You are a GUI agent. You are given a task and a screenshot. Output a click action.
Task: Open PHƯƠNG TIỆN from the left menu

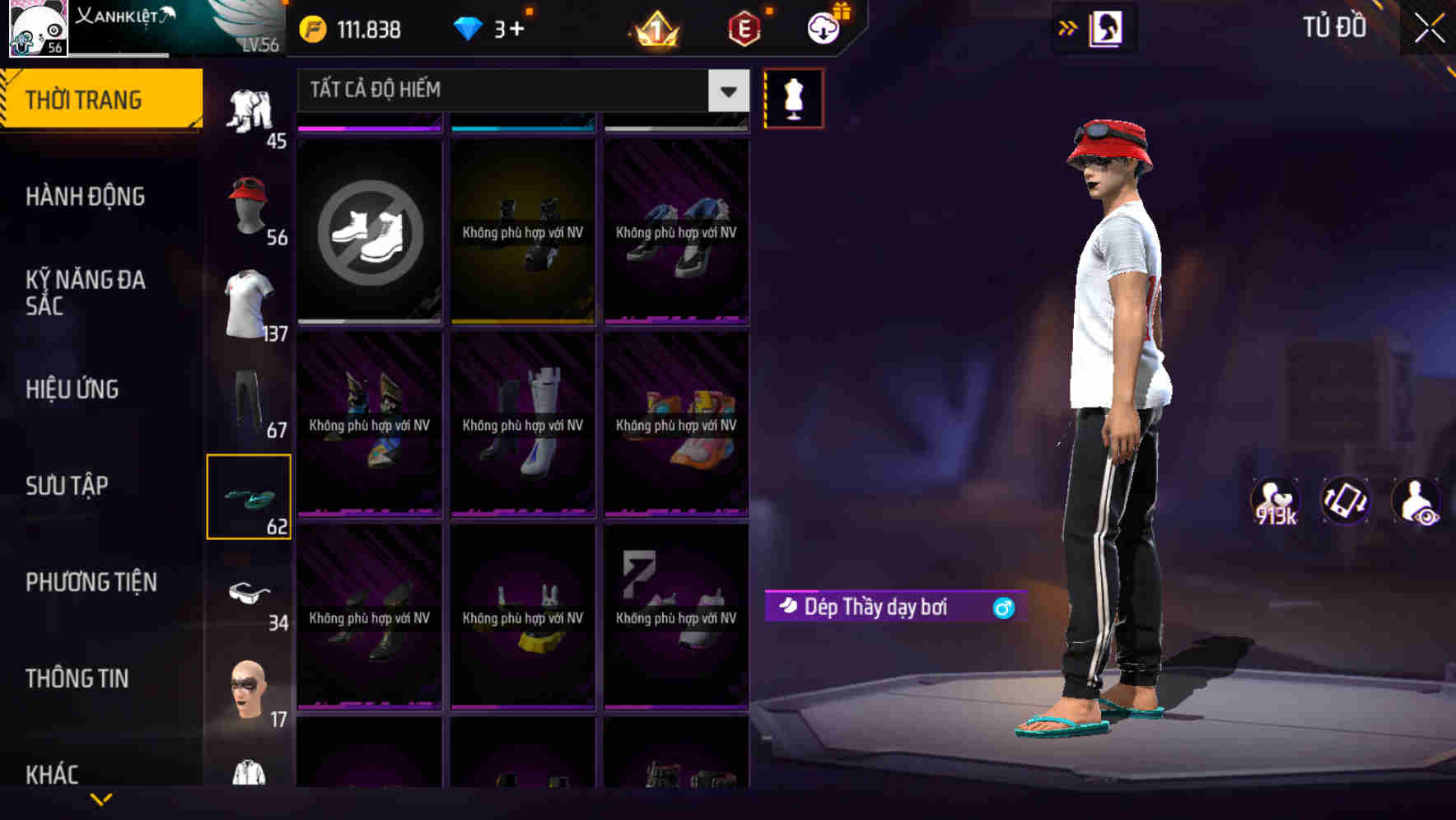[x=91, y=582]
